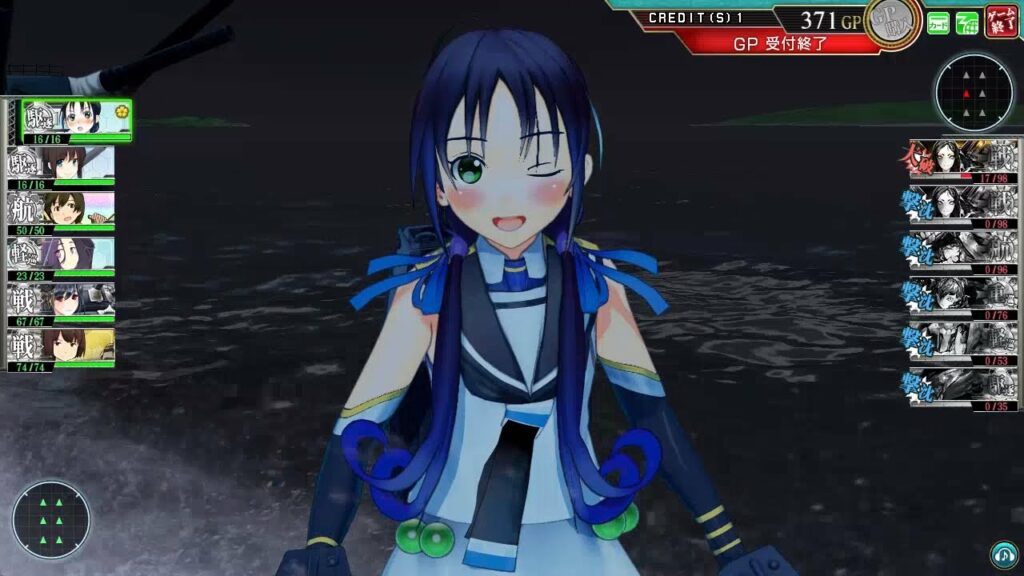Open the allied formation radar with green arrows
The image size is (1024, 576).
pyautogui.click(x=51, y=519)
